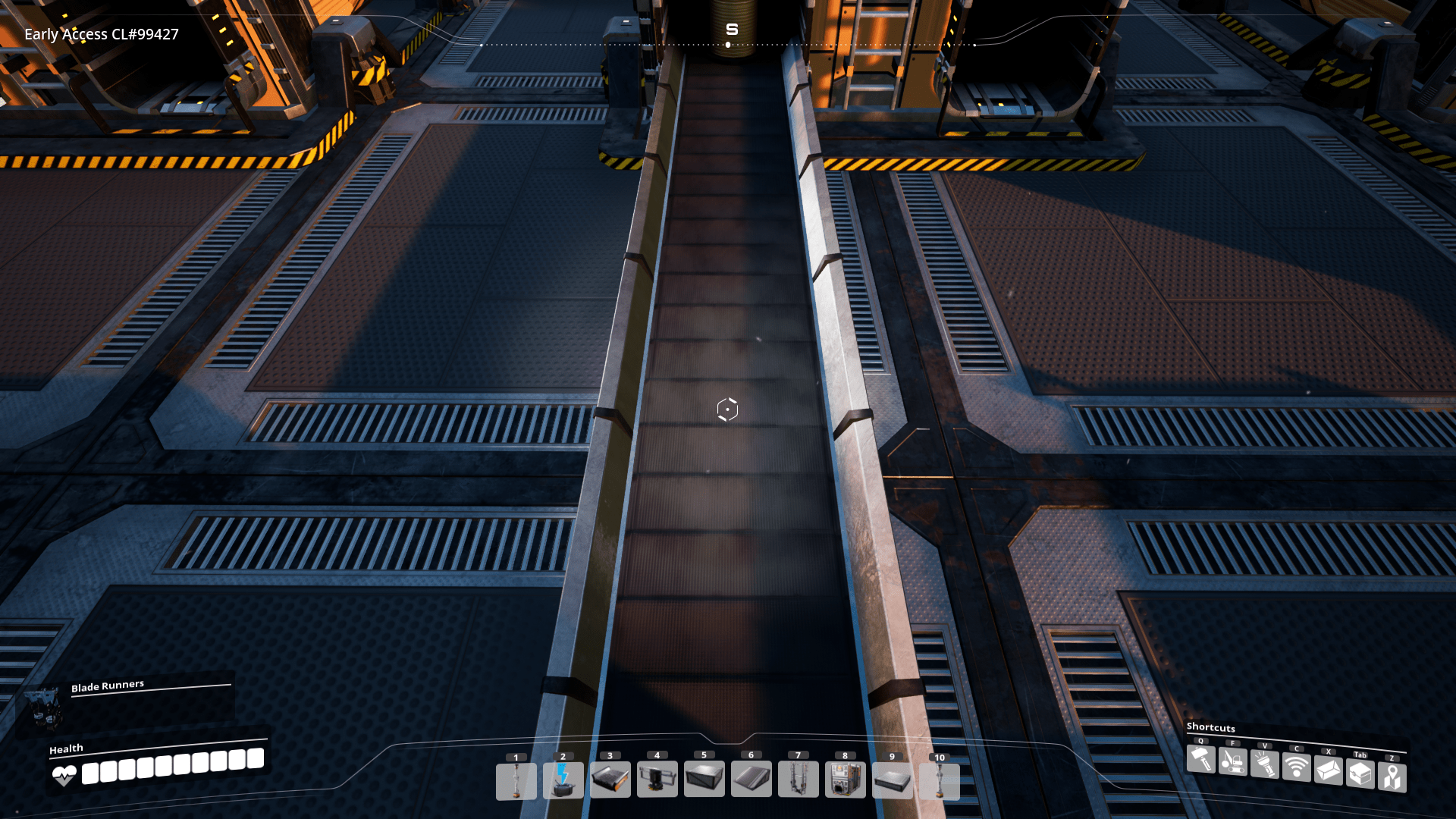
Task: Select the power tower in hotbar slot 1
Action: pyautogui.click(x=516, y=781)
